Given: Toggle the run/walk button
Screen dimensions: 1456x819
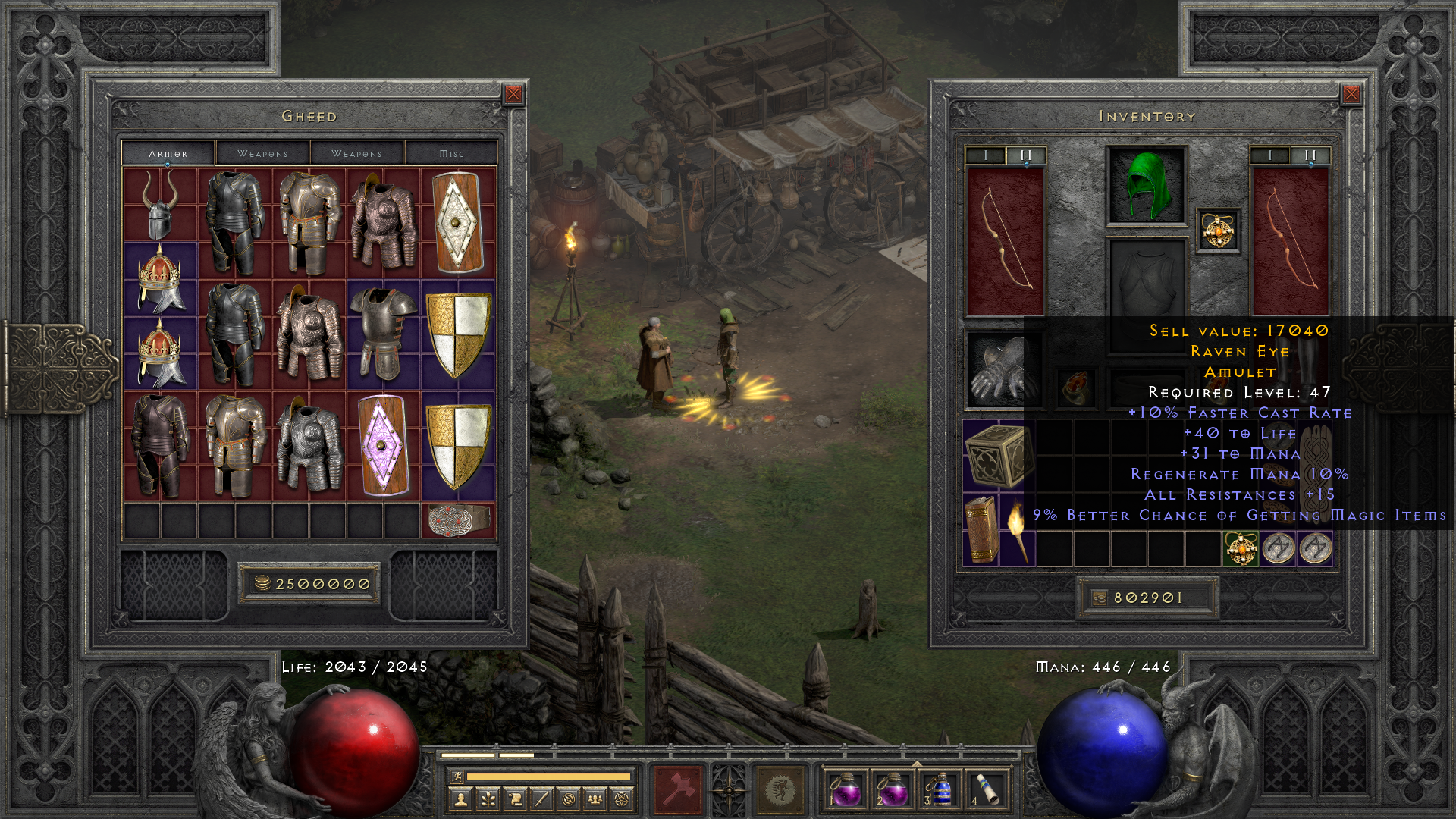Looking at the screenshot, I should [x=457, y=776].
